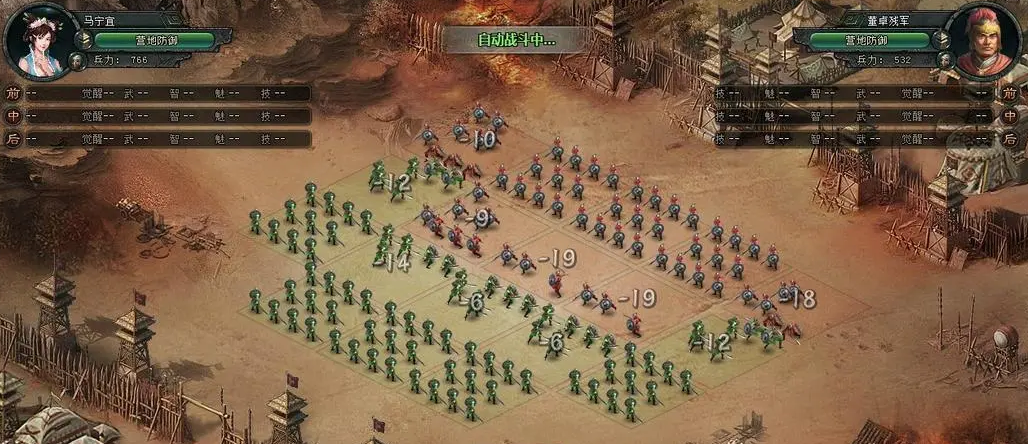Click 马宁宜's green 营地防御 bar

click(154, 40)
